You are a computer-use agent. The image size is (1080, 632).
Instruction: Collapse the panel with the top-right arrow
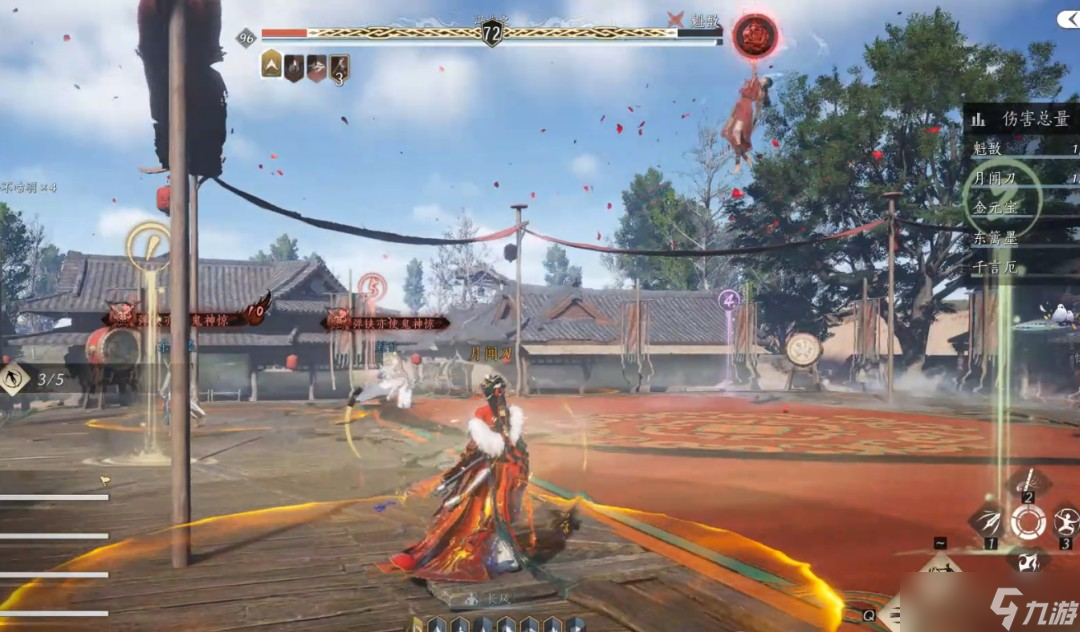[x=1068, y=19]
